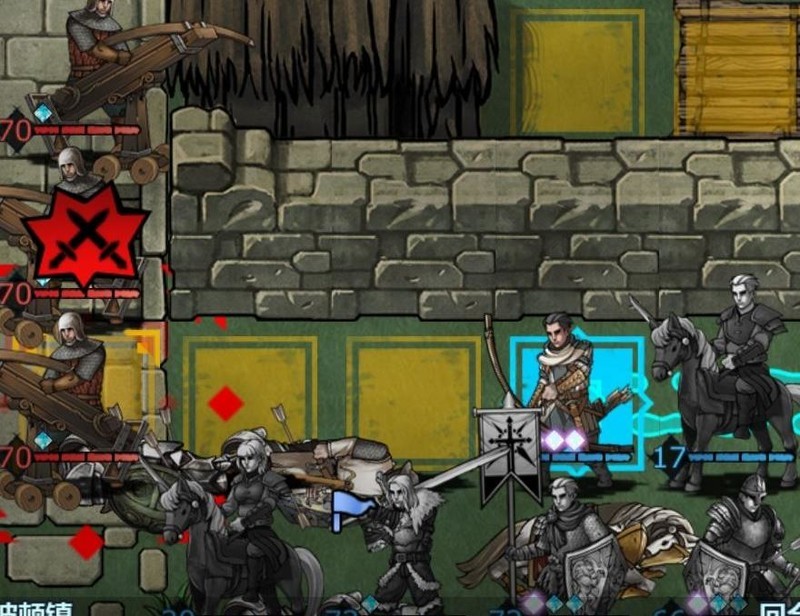
Task: Click the red crossed-swords attack marker
Action: pyautogui.click(x=86, y=234)
